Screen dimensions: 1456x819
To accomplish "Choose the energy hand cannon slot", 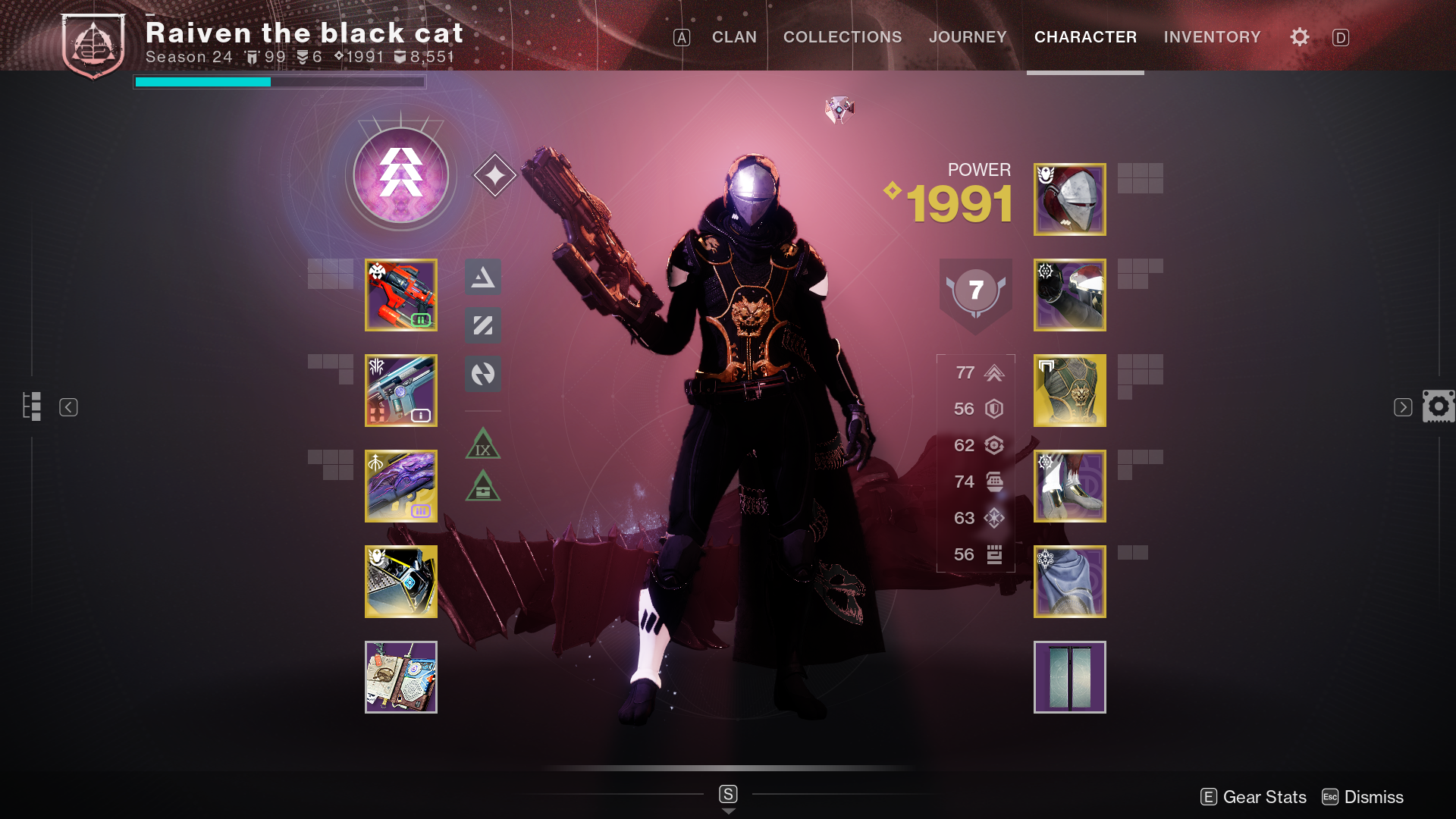I will (x=400, y=391).
